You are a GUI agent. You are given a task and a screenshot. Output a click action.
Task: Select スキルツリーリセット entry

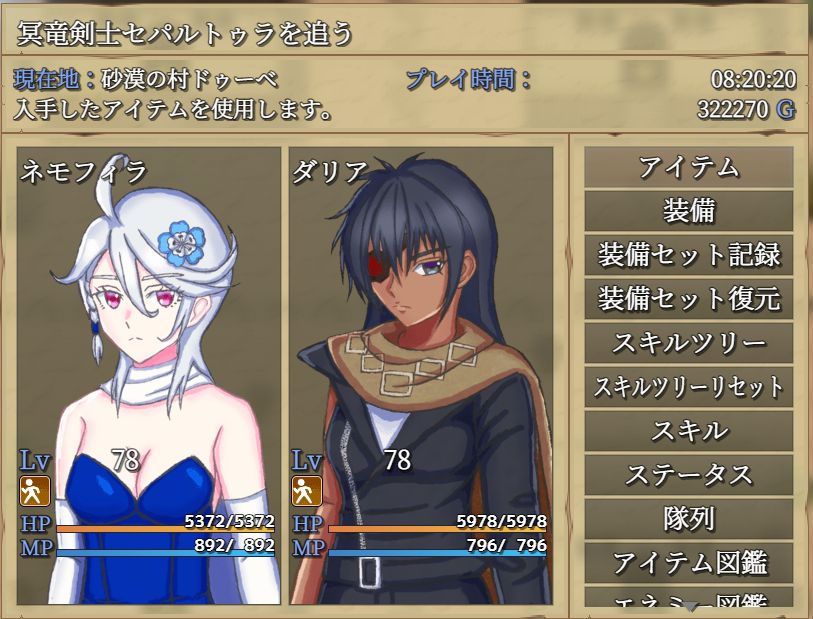coord(688,387)
